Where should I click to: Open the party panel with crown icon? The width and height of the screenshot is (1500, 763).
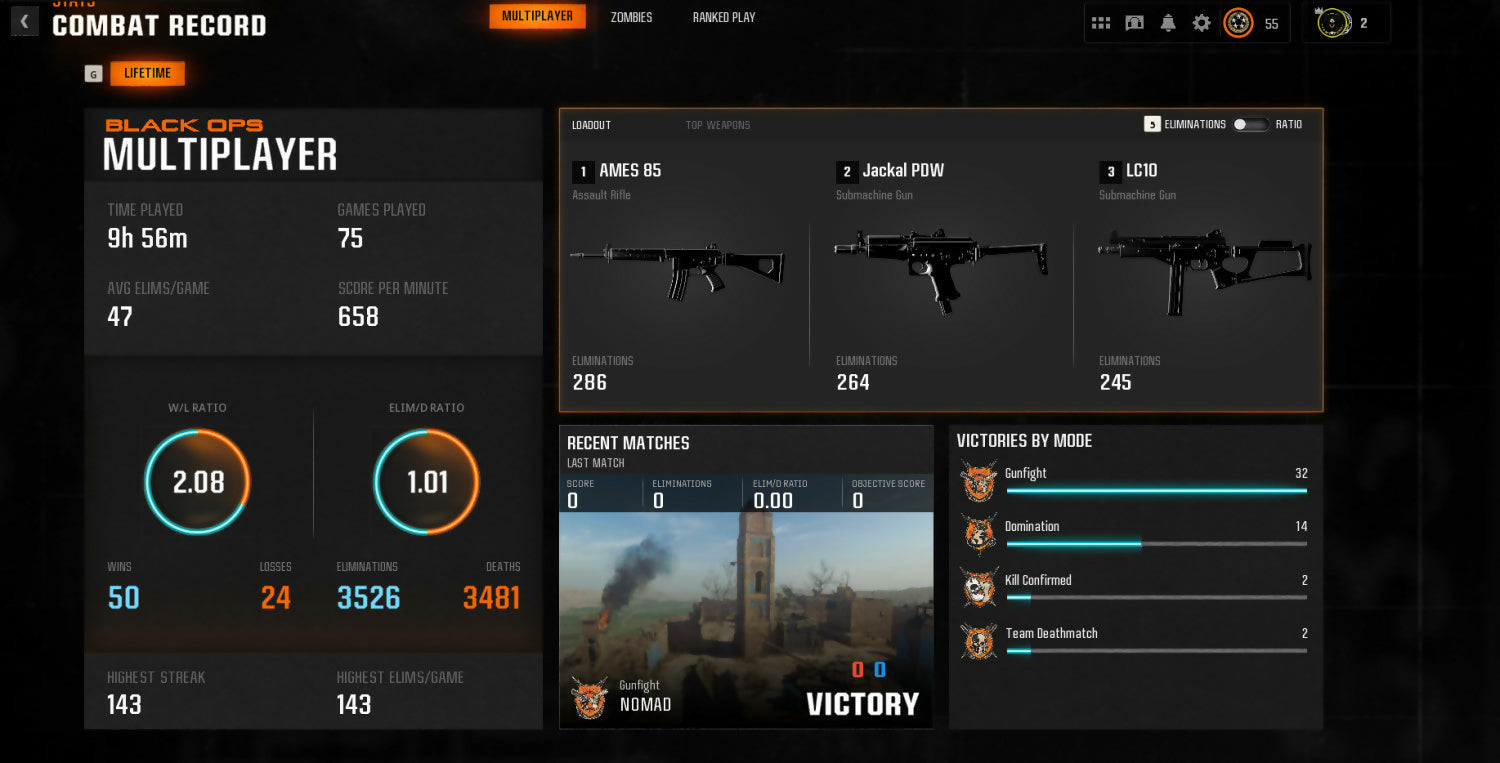(x=1335, y=23)
